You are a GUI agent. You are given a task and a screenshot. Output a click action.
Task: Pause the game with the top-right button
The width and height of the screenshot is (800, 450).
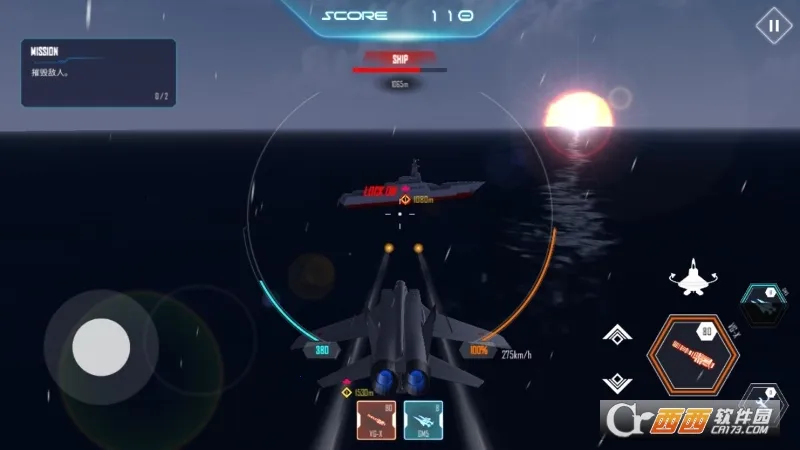tap(773, 26)
